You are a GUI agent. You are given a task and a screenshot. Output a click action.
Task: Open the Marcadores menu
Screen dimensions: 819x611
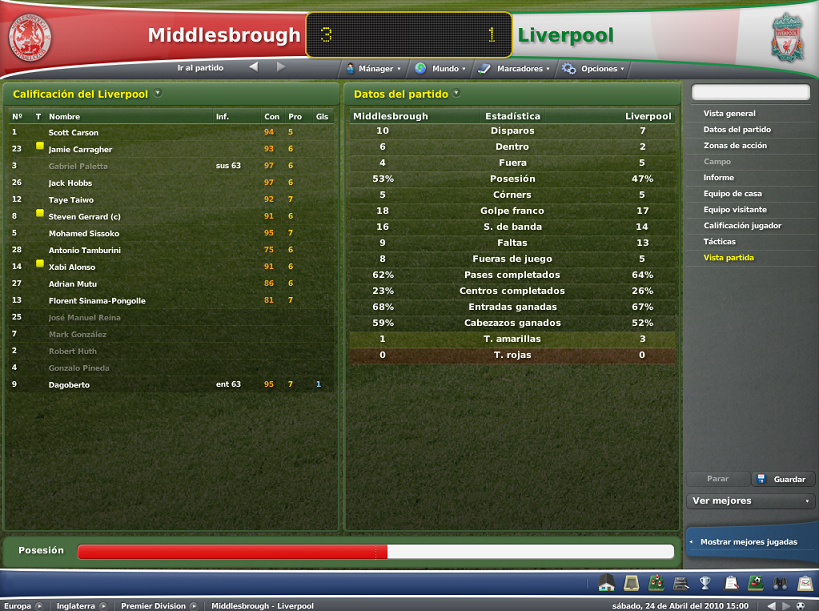click(x=514, y=69)
